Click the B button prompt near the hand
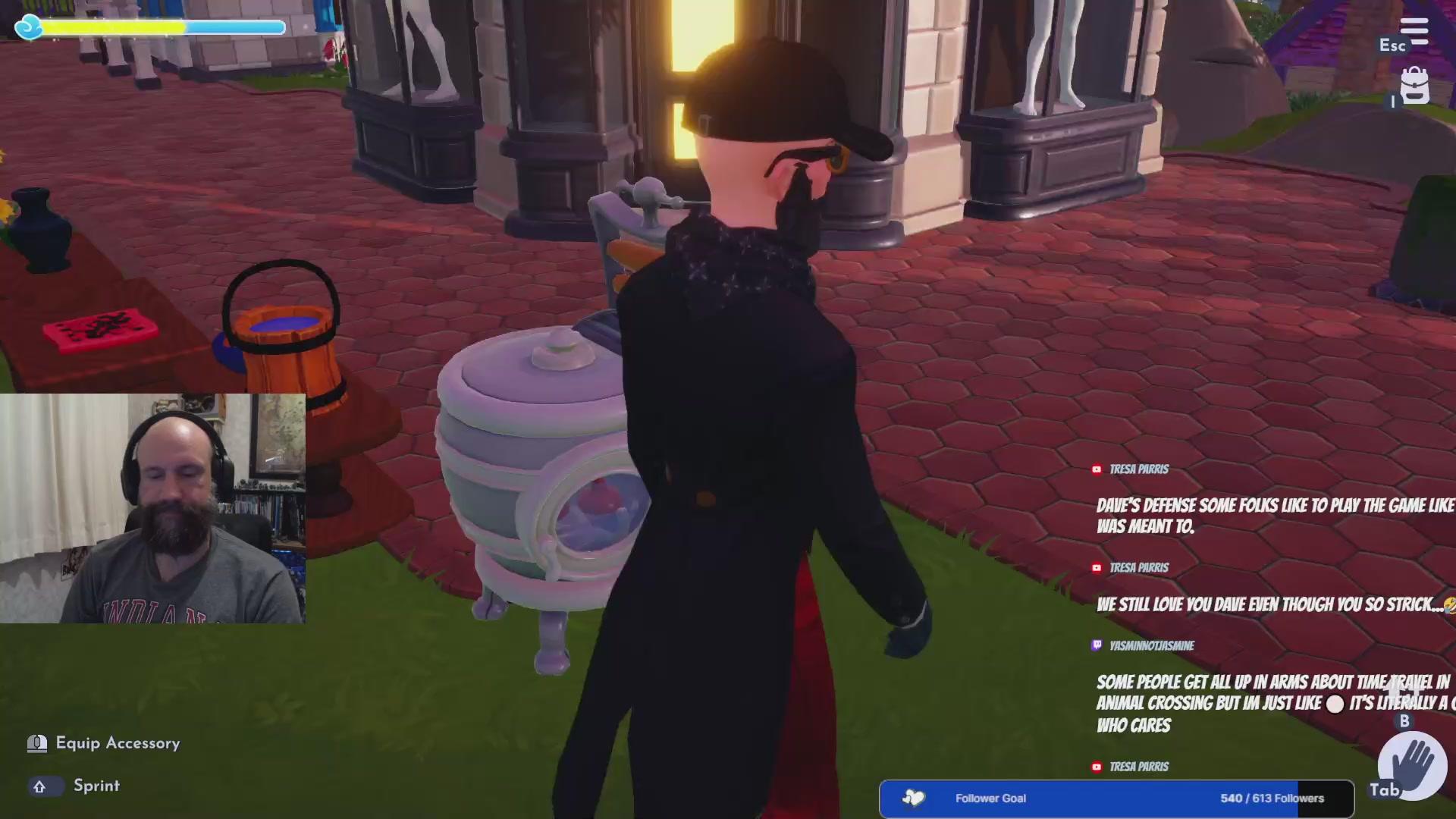Viewport: 1456px width, 819px height. coord(1407,722)
